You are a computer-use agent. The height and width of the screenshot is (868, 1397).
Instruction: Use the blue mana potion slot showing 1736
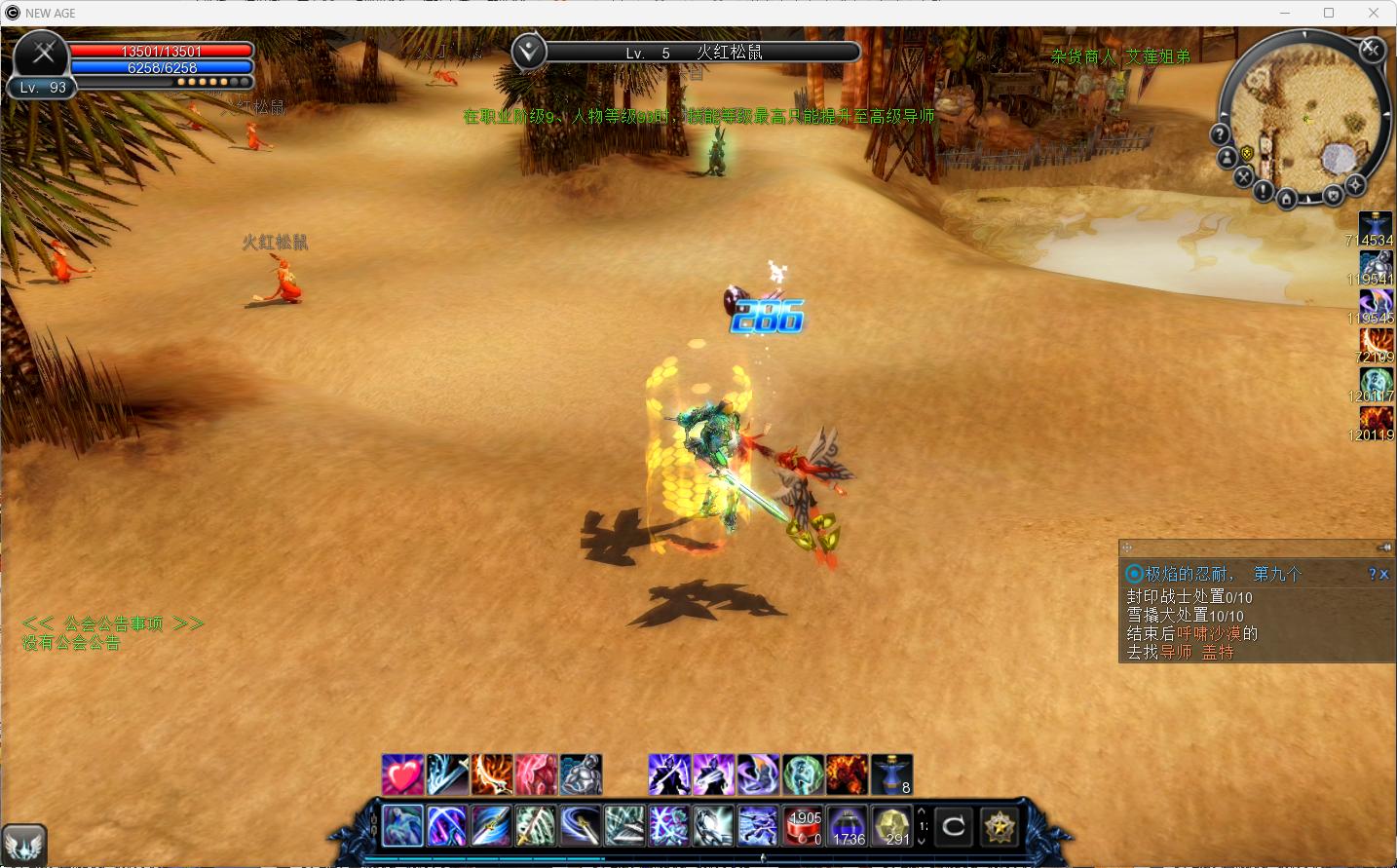[x=848, y=826]
